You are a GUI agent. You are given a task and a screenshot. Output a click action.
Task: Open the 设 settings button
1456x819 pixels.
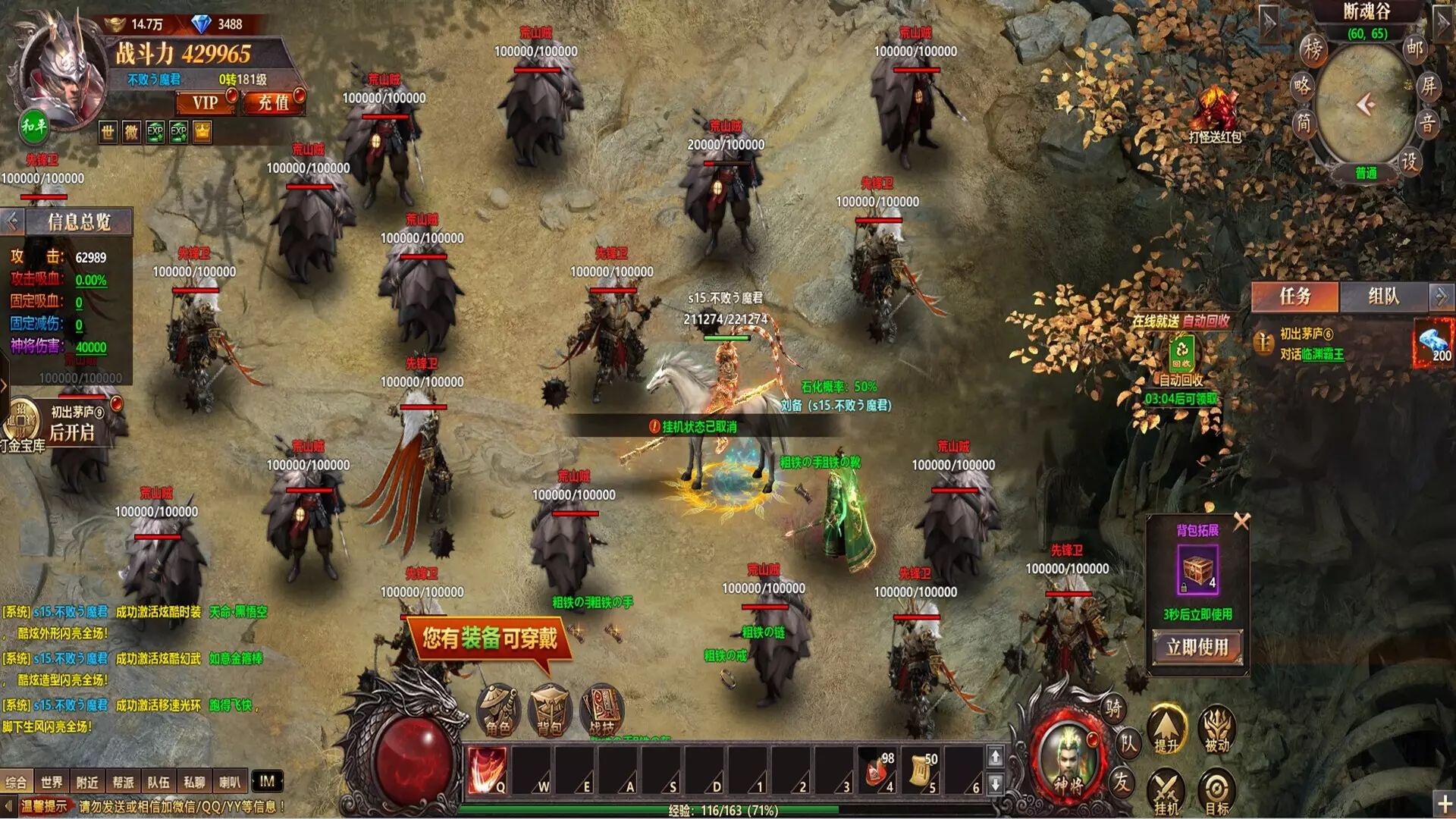tap(1408, 162)
